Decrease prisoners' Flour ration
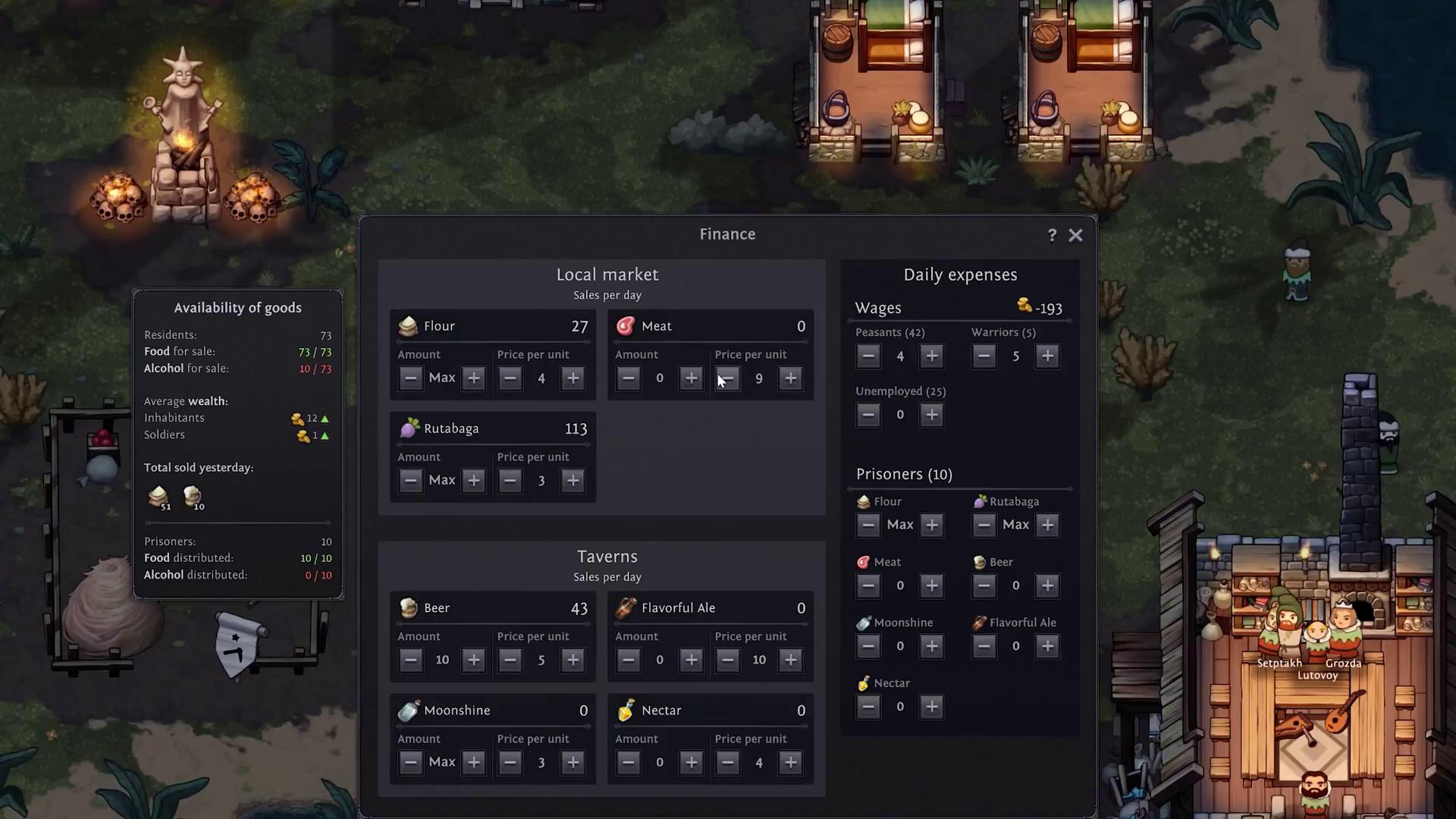The image size is (1456, 819). click(x=868, y=525)
